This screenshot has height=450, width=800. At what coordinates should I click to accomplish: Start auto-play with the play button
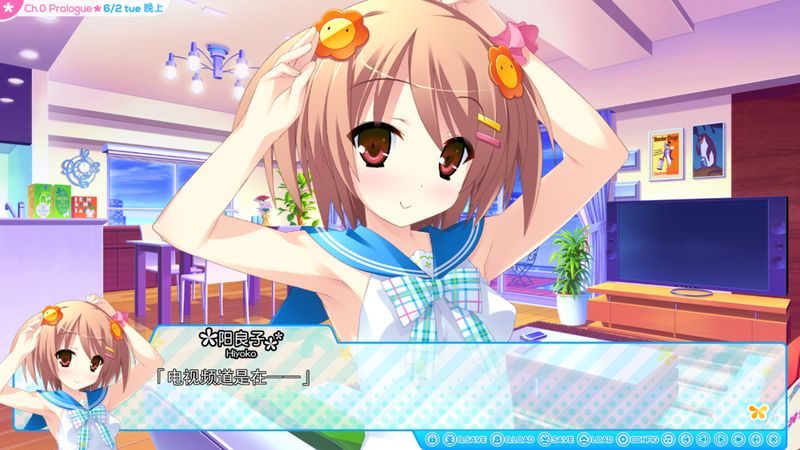pos(720,439)
